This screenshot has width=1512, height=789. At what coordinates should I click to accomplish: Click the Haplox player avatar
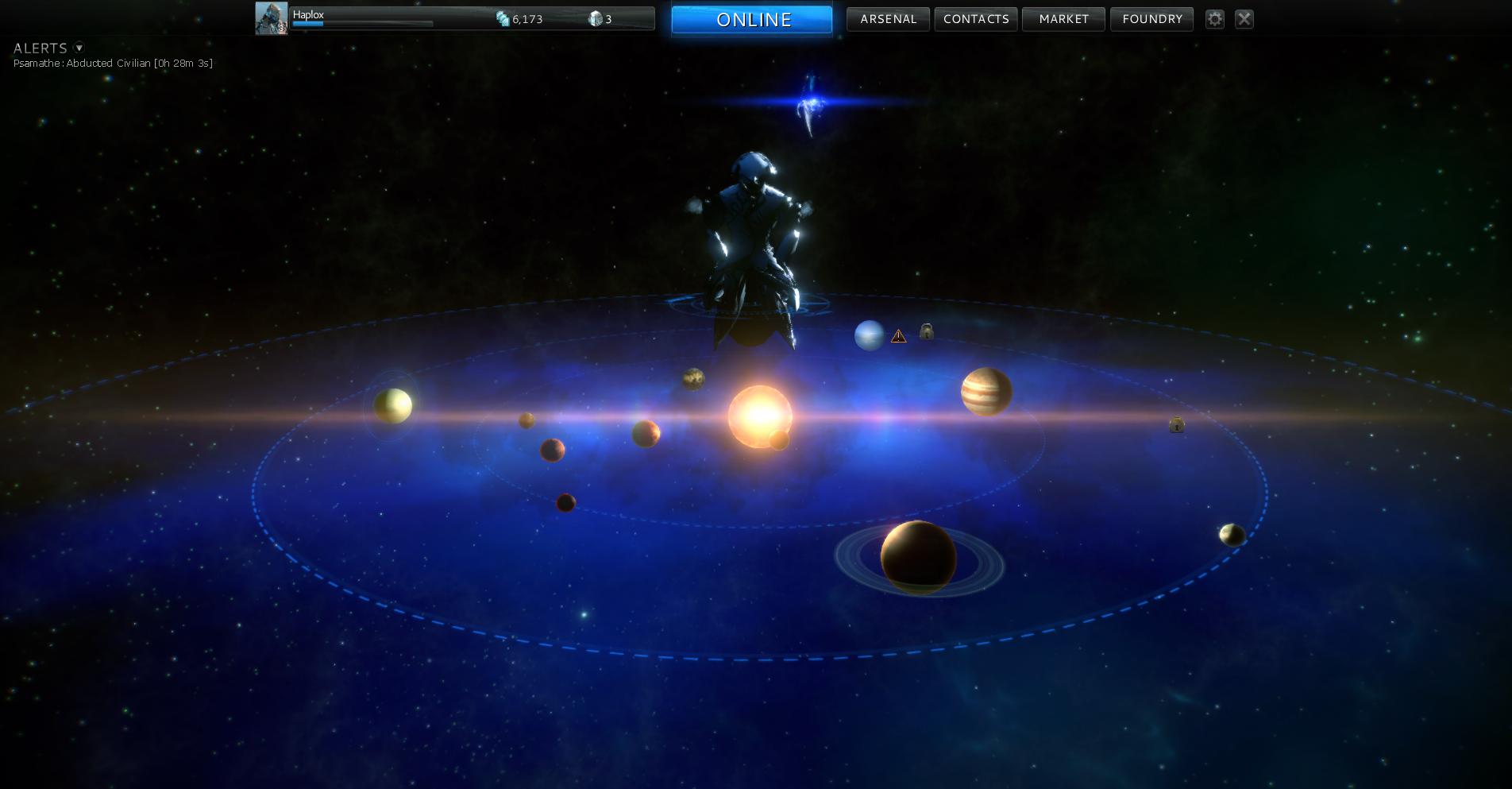271,18
